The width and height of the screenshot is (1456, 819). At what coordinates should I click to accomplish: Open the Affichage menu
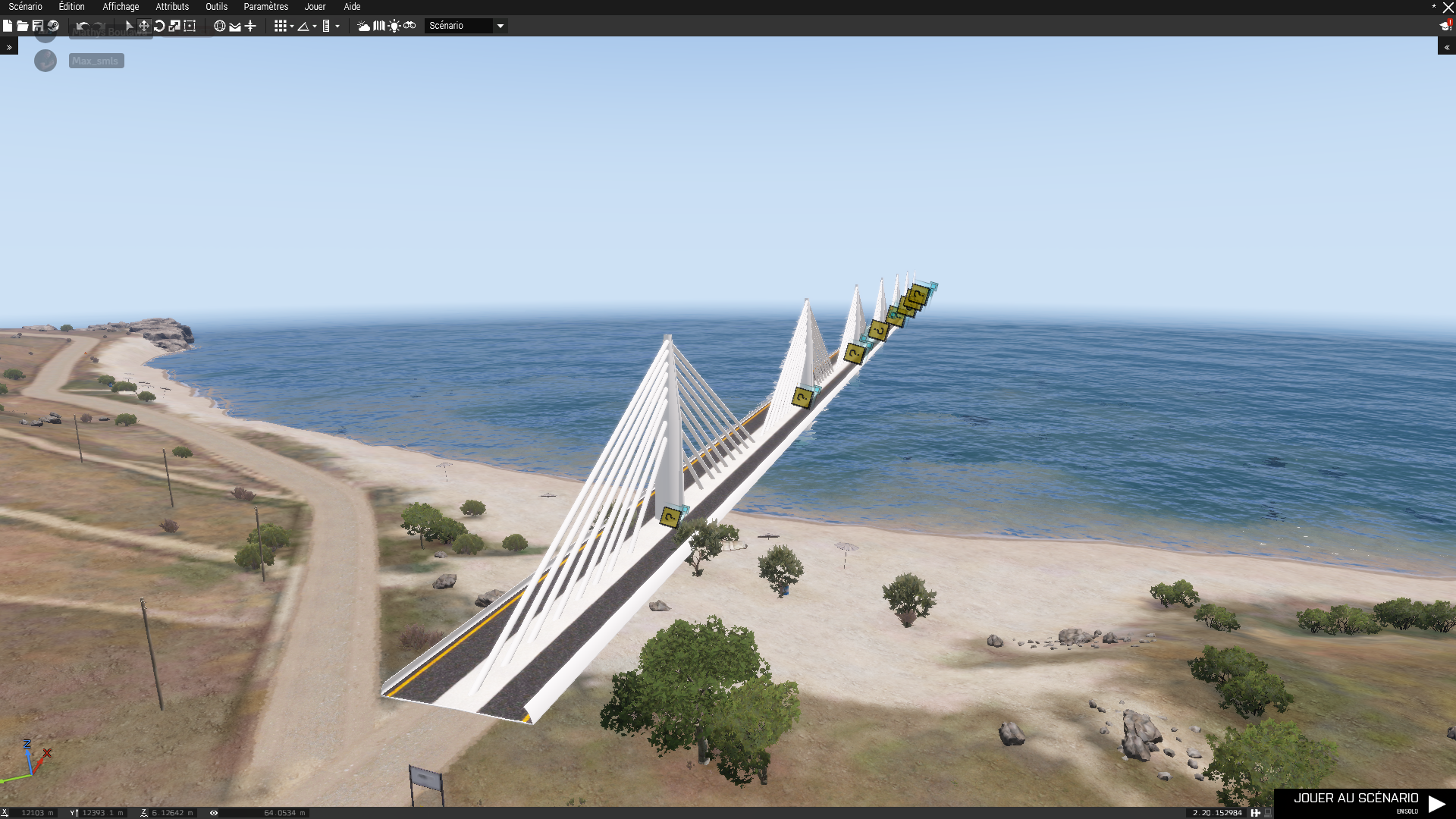pyautogui.click(x=121, y=7)
